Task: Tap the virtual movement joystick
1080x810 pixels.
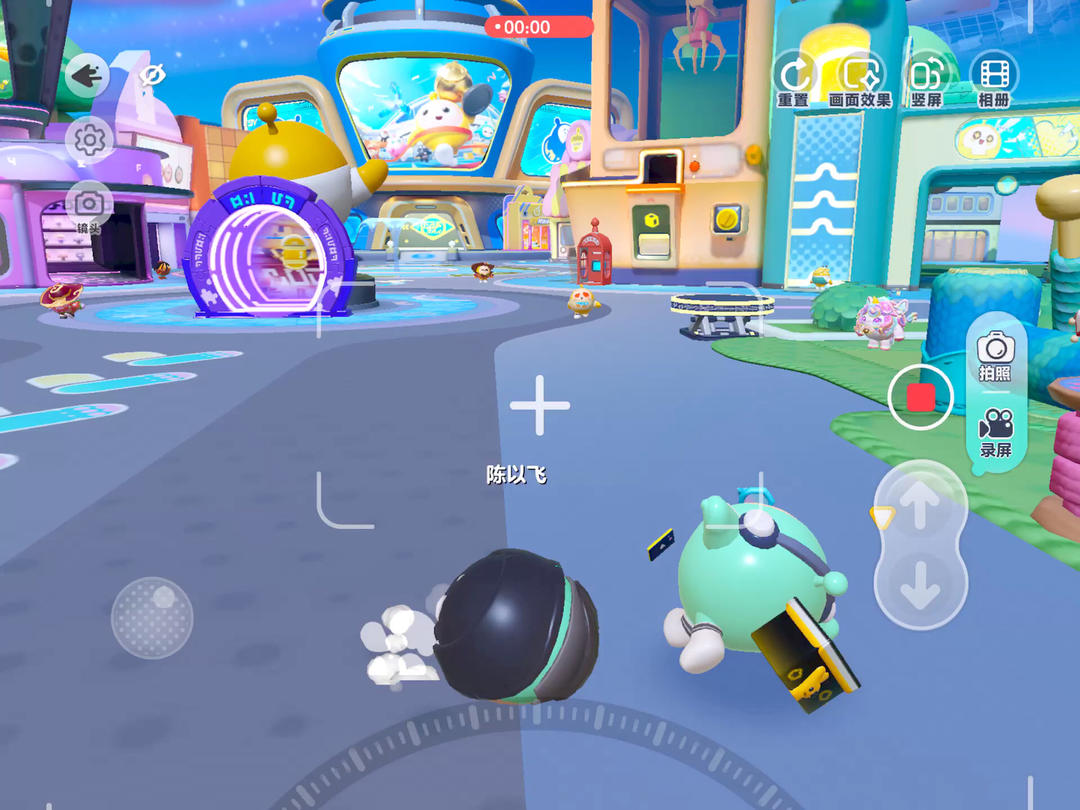Action: coord(152,617)
